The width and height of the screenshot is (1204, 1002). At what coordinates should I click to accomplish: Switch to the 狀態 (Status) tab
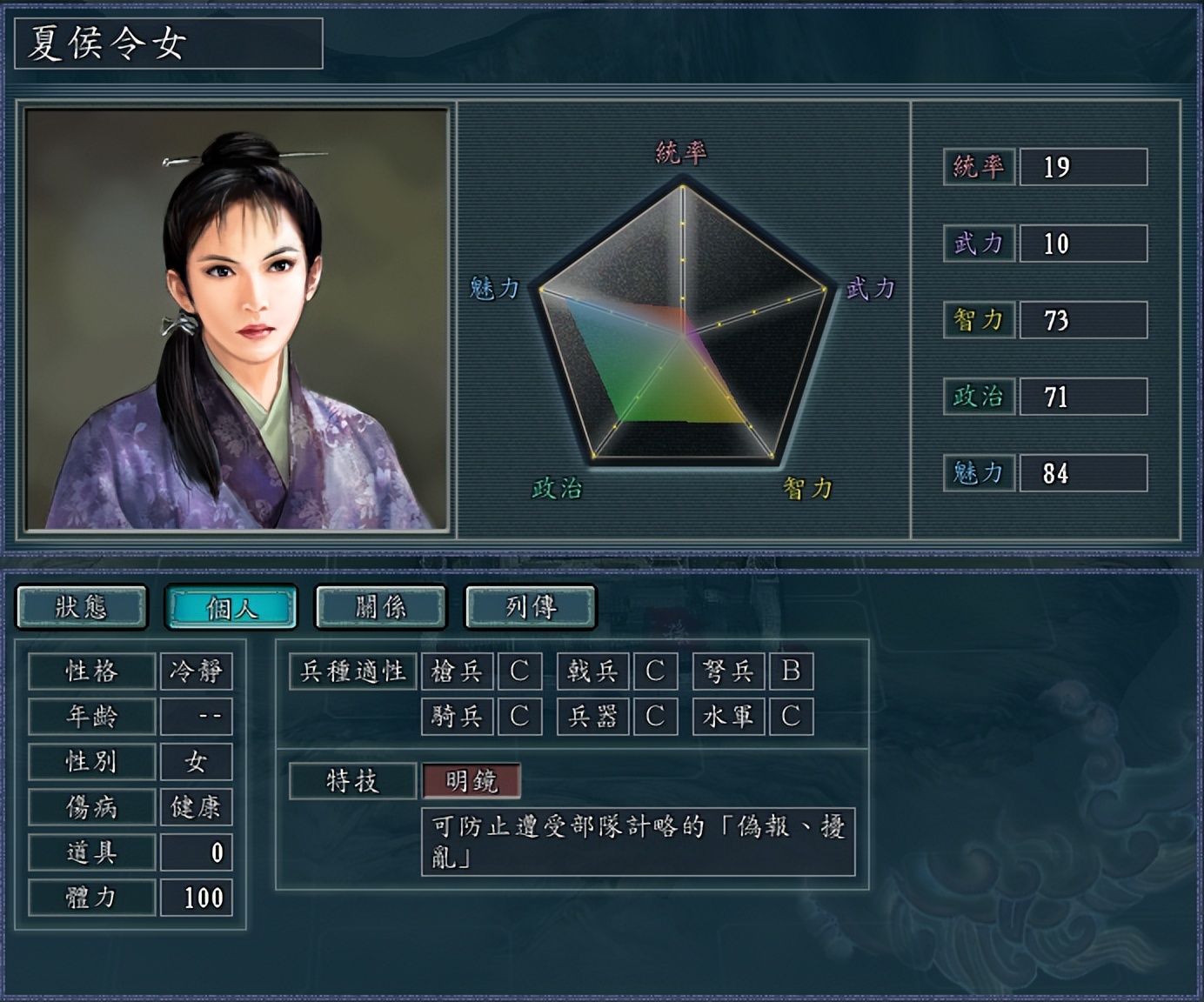[x=83, y=606]
